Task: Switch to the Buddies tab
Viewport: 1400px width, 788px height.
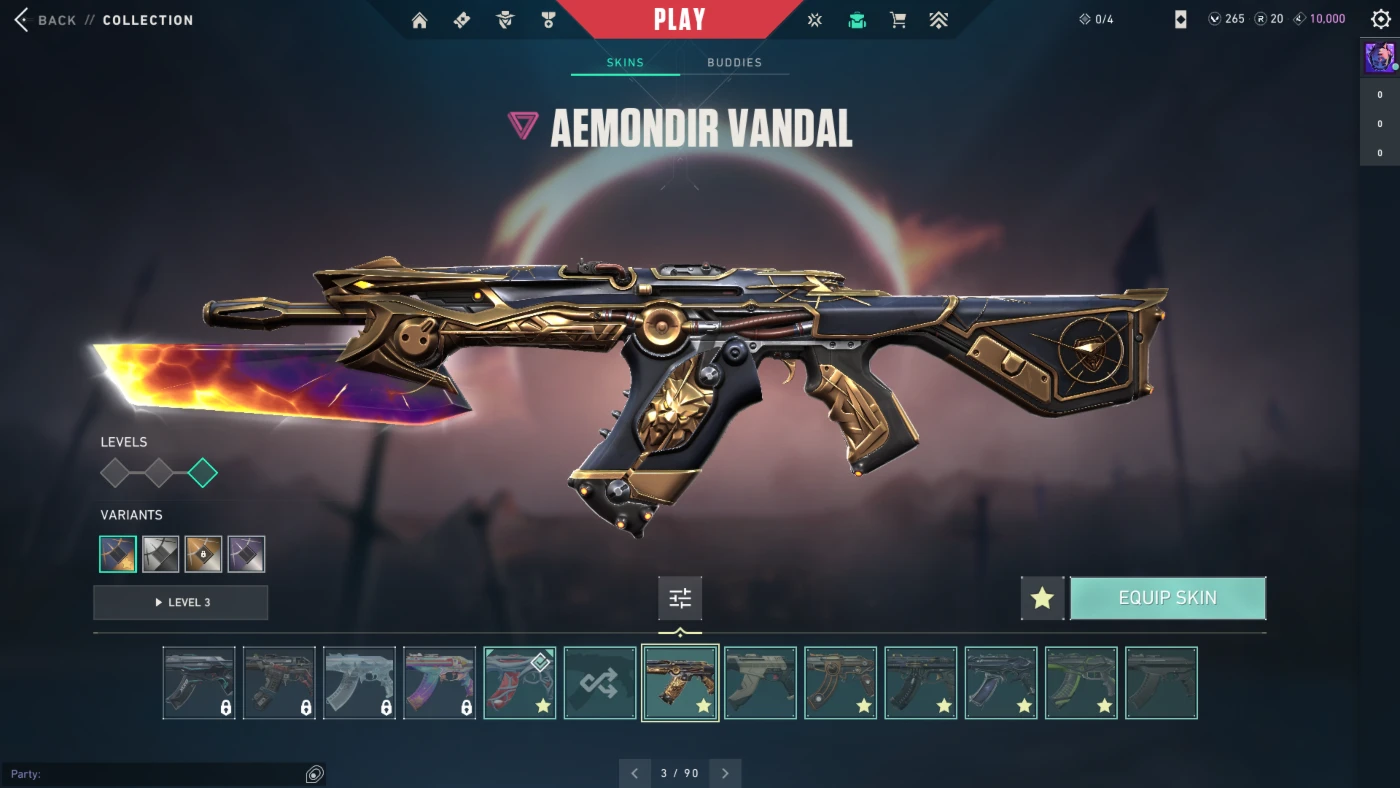Action: point(734,62)
